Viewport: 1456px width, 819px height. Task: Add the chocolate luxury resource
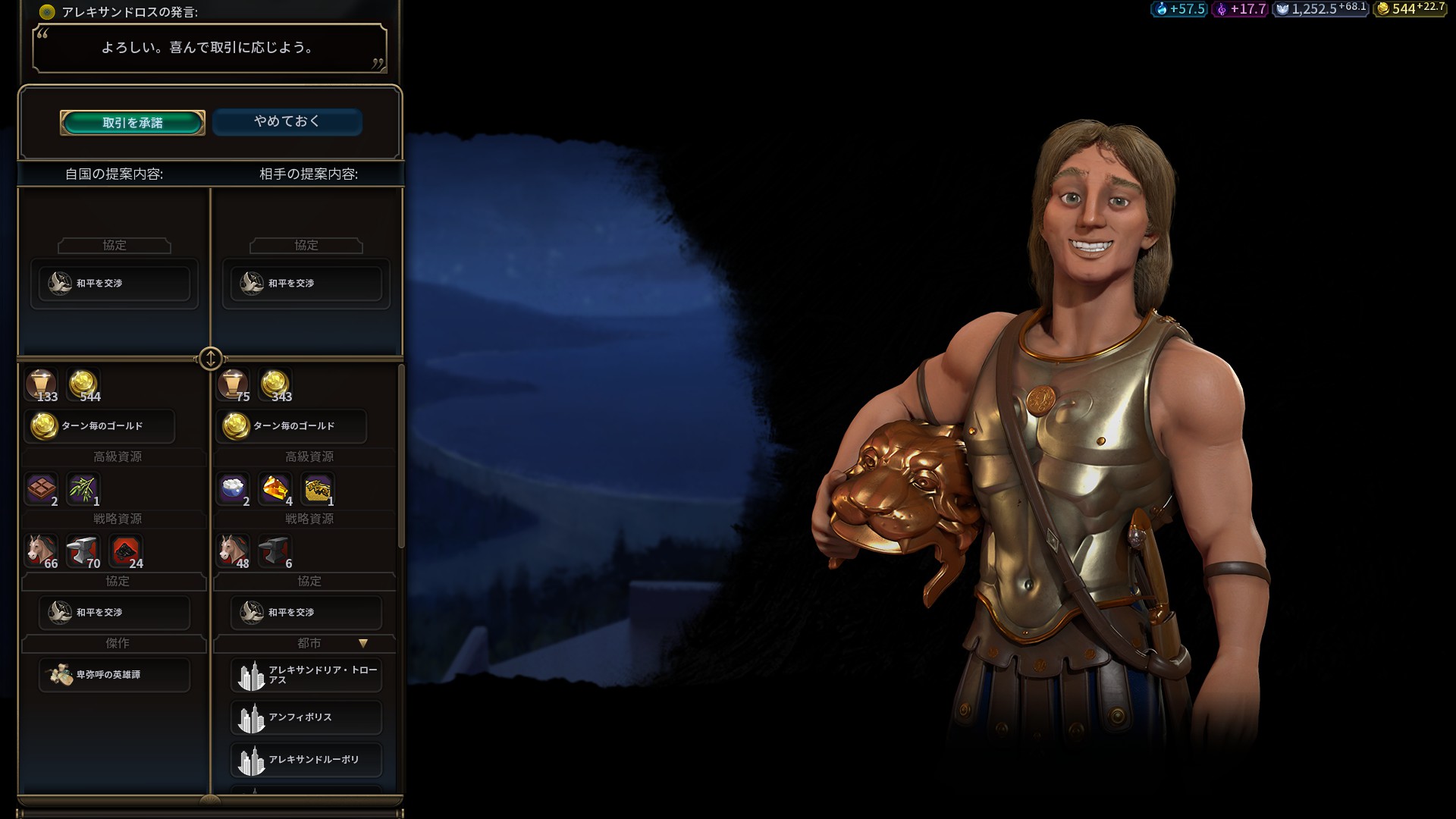tap(42, 489)
